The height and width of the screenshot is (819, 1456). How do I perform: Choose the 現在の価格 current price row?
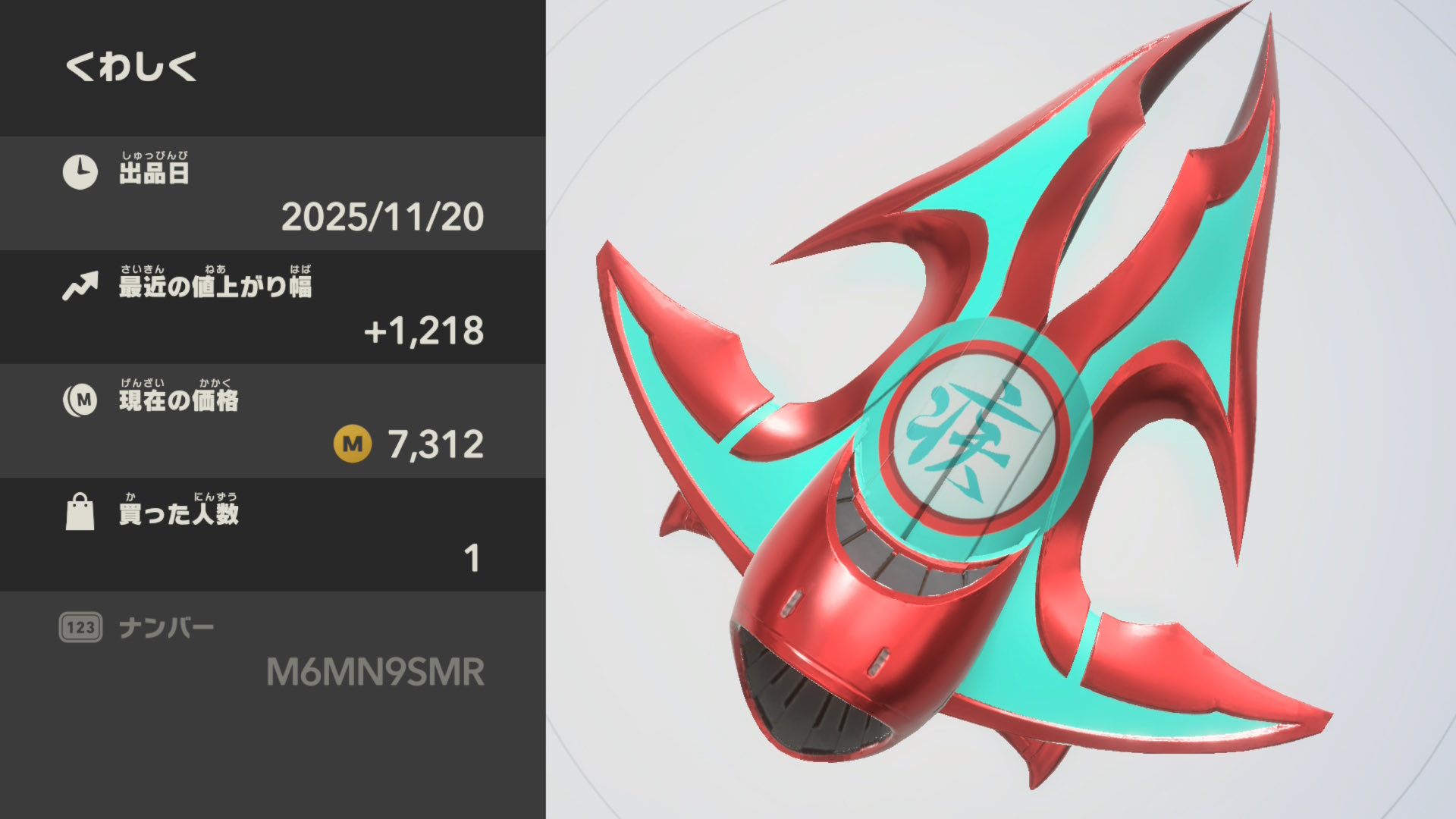273,421
